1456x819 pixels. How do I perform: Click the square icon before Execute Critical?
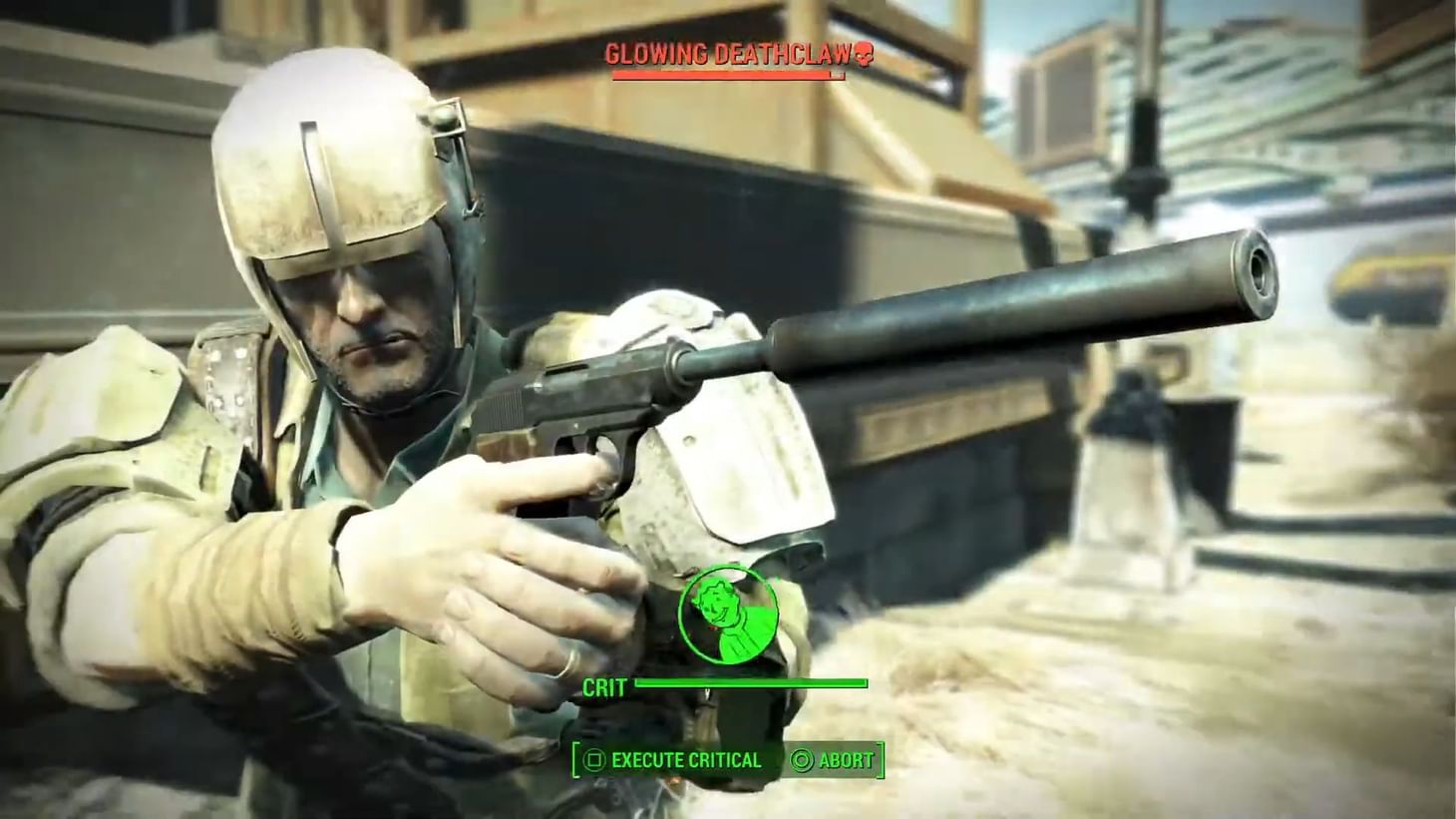tap(594, 758)
